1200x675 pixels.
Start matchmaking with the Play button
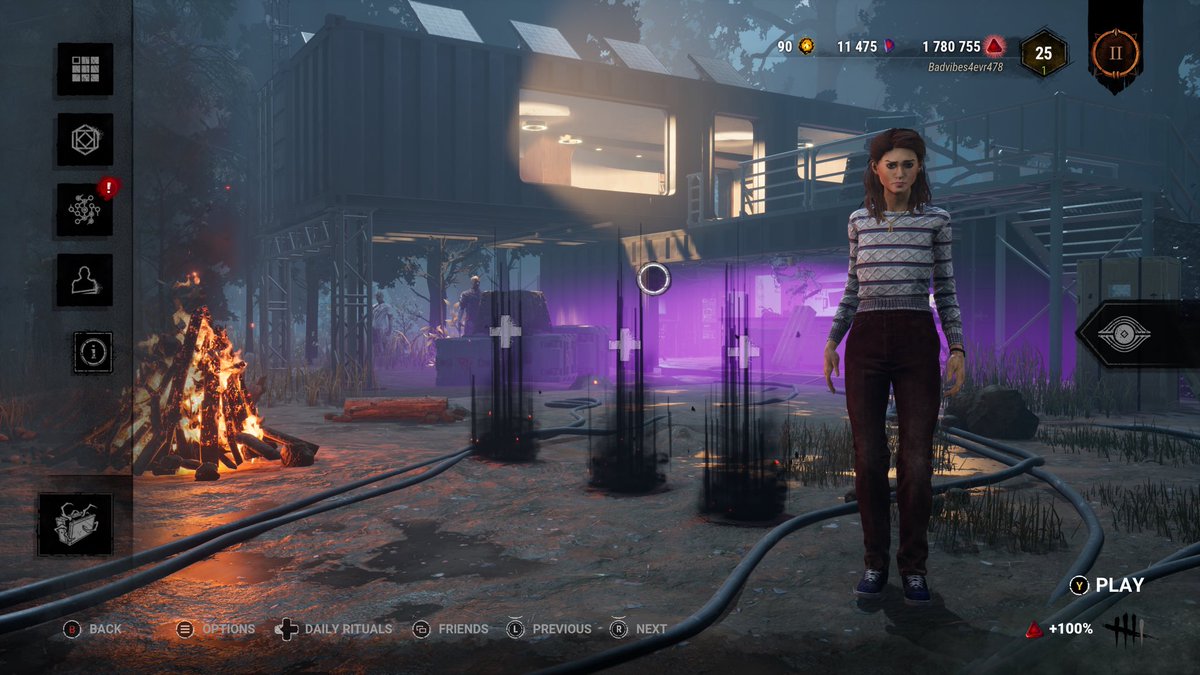pos(1108,586)
